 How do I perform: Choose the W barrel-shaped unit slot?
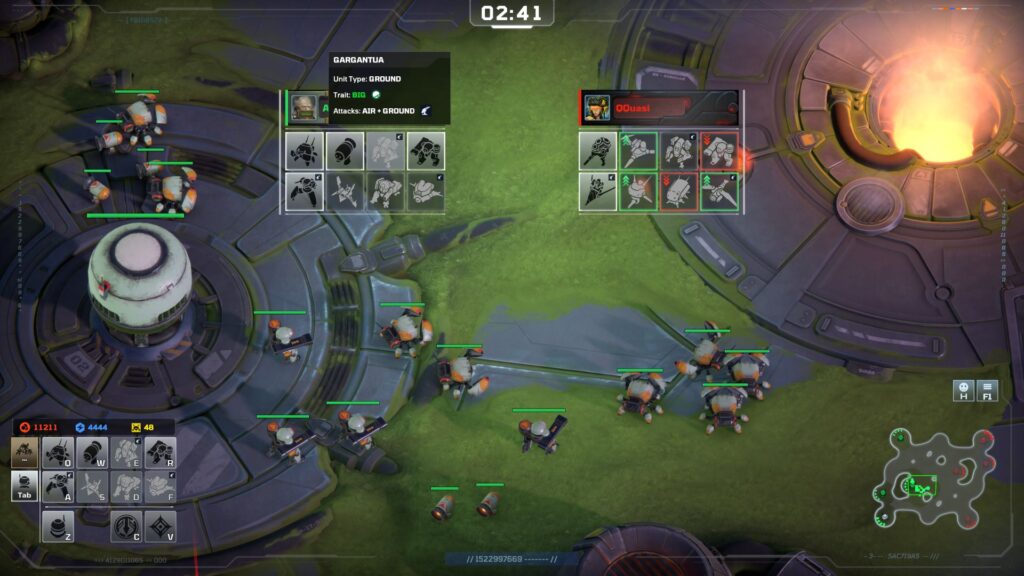click(x=92, y=453)
